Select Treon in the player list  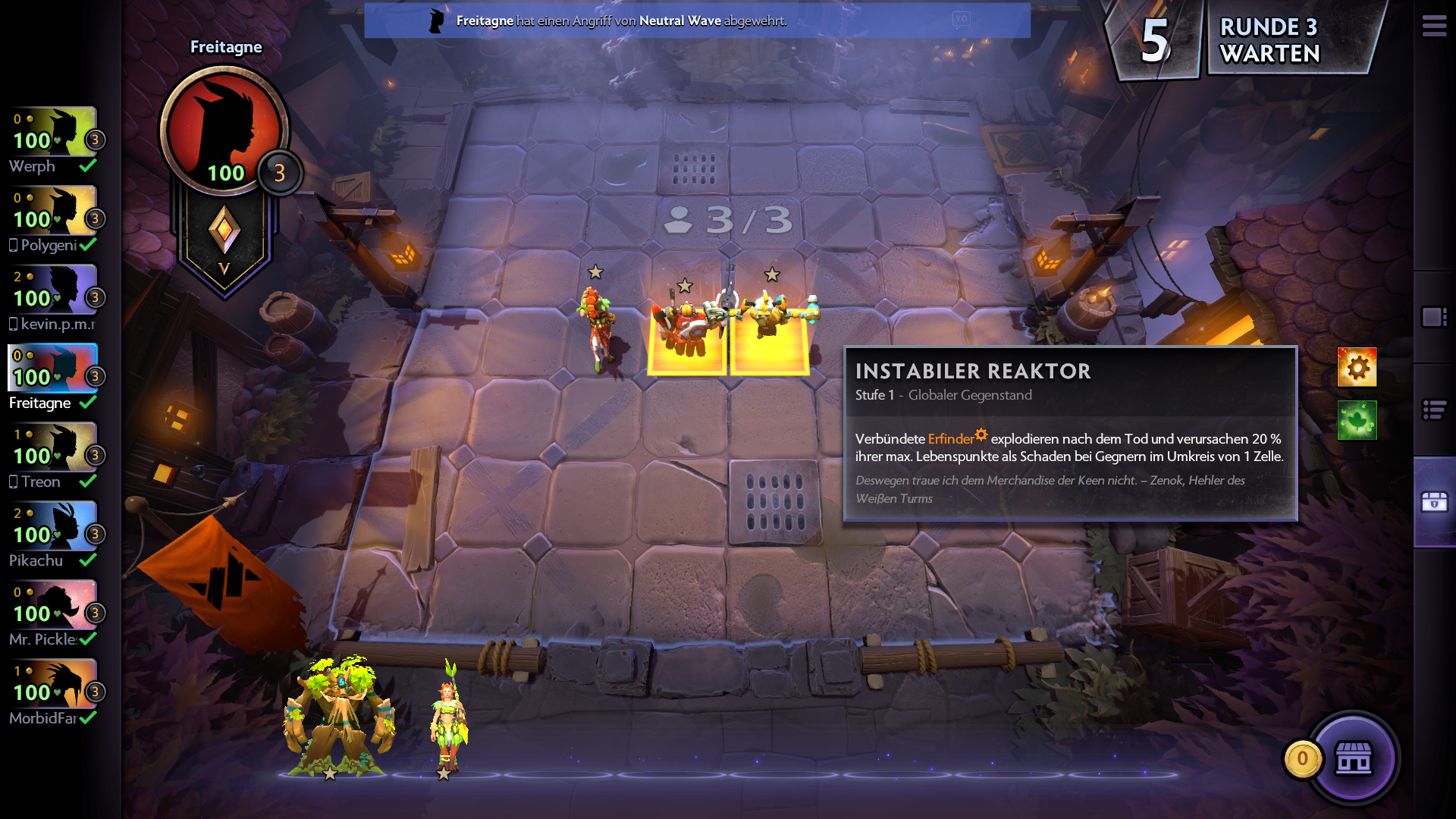coord(53,457)
